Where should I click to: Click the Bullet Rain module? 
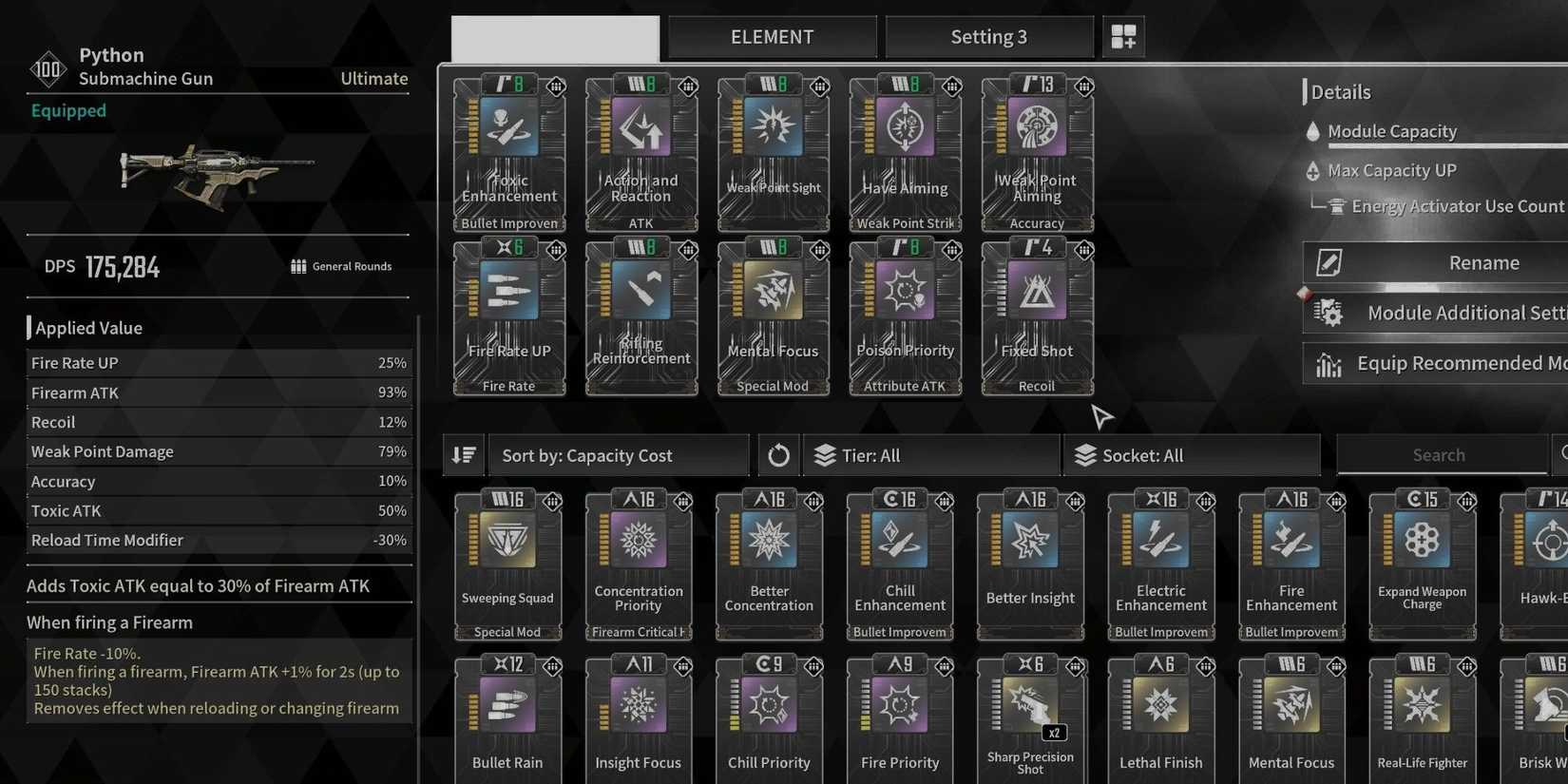tap(507, 717)
